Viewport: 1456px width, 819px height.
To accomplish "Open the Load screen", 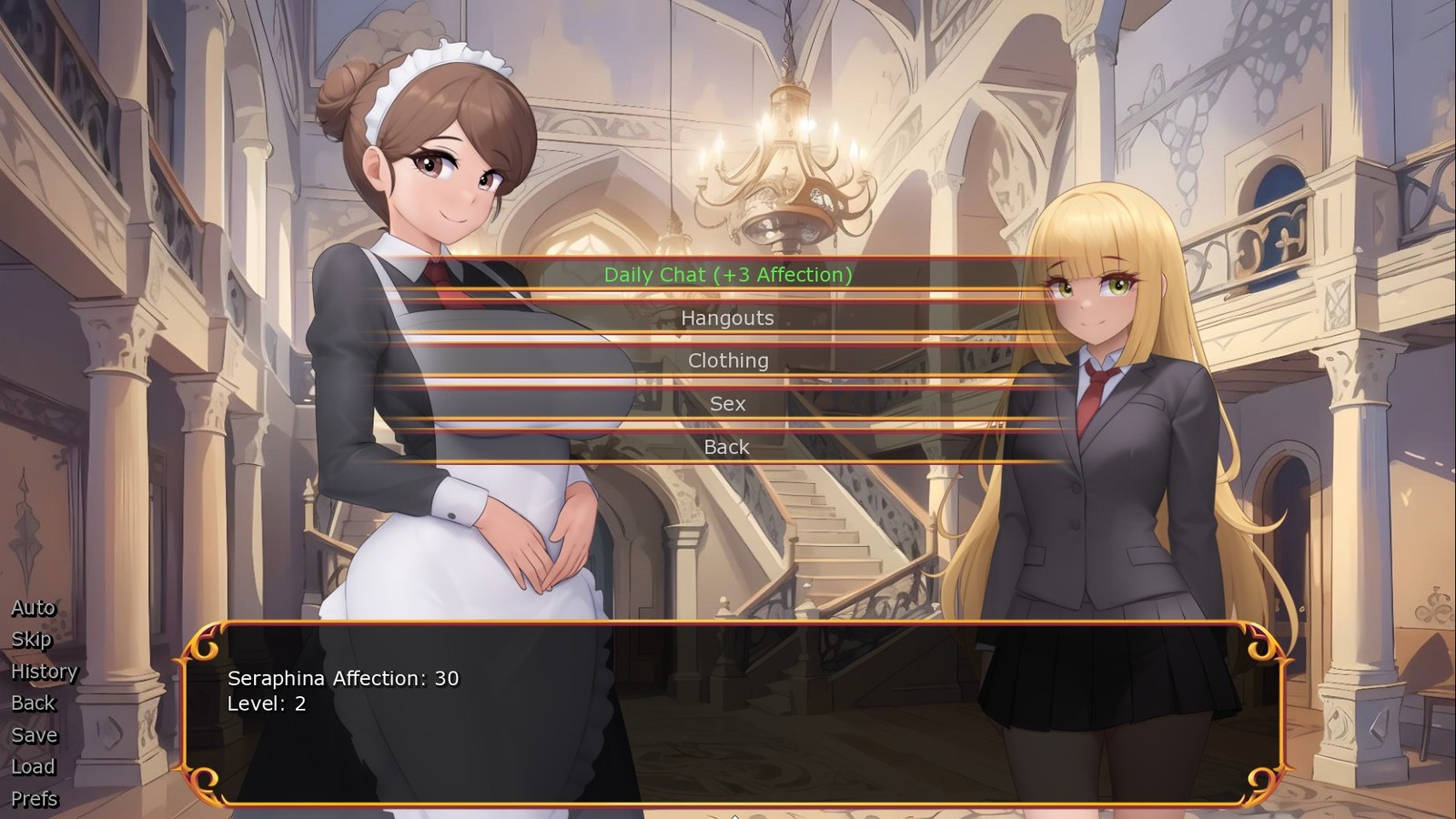I will [33, 766].
